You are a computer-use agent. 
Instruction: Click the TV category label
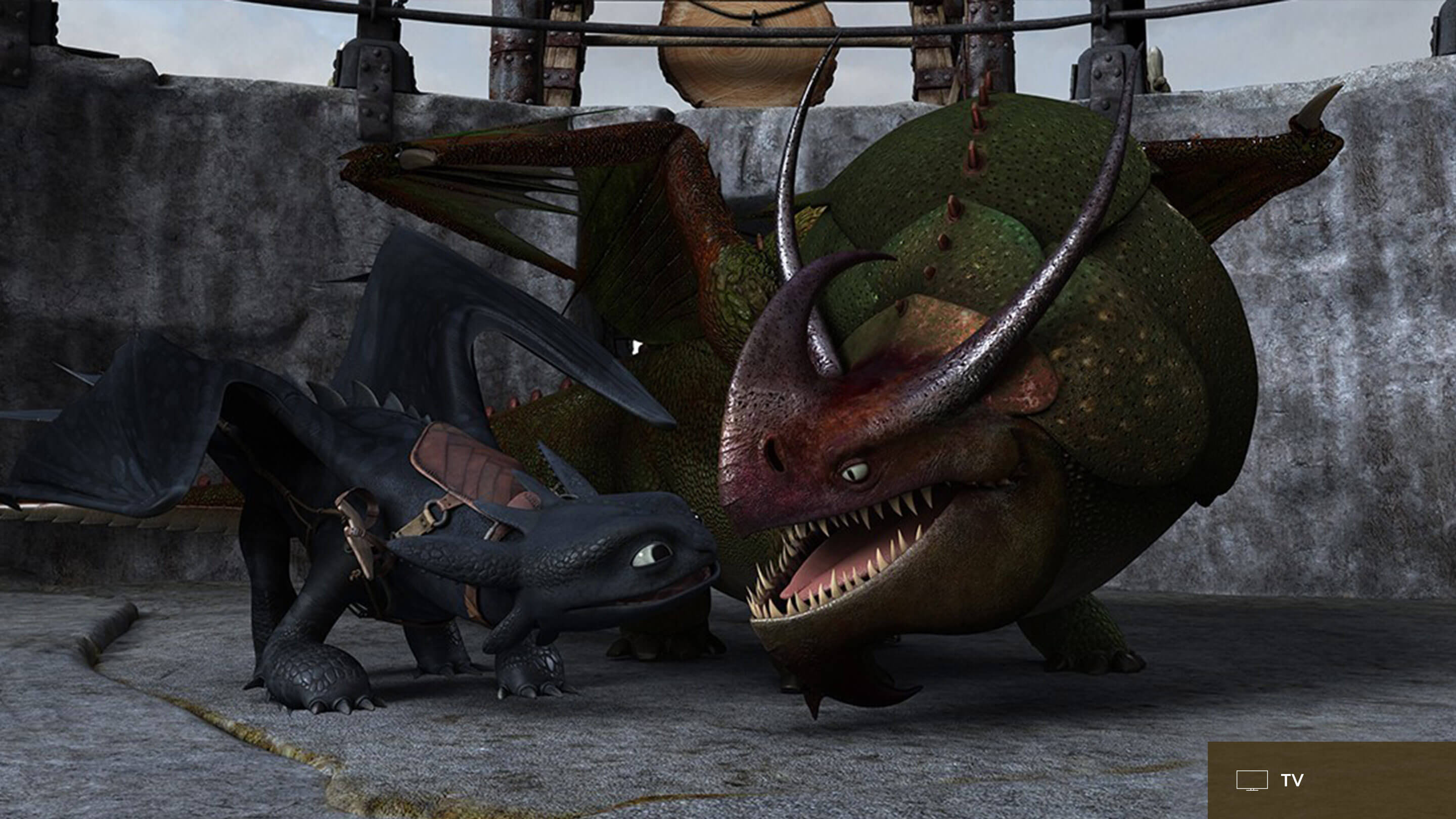point(1292,781)
